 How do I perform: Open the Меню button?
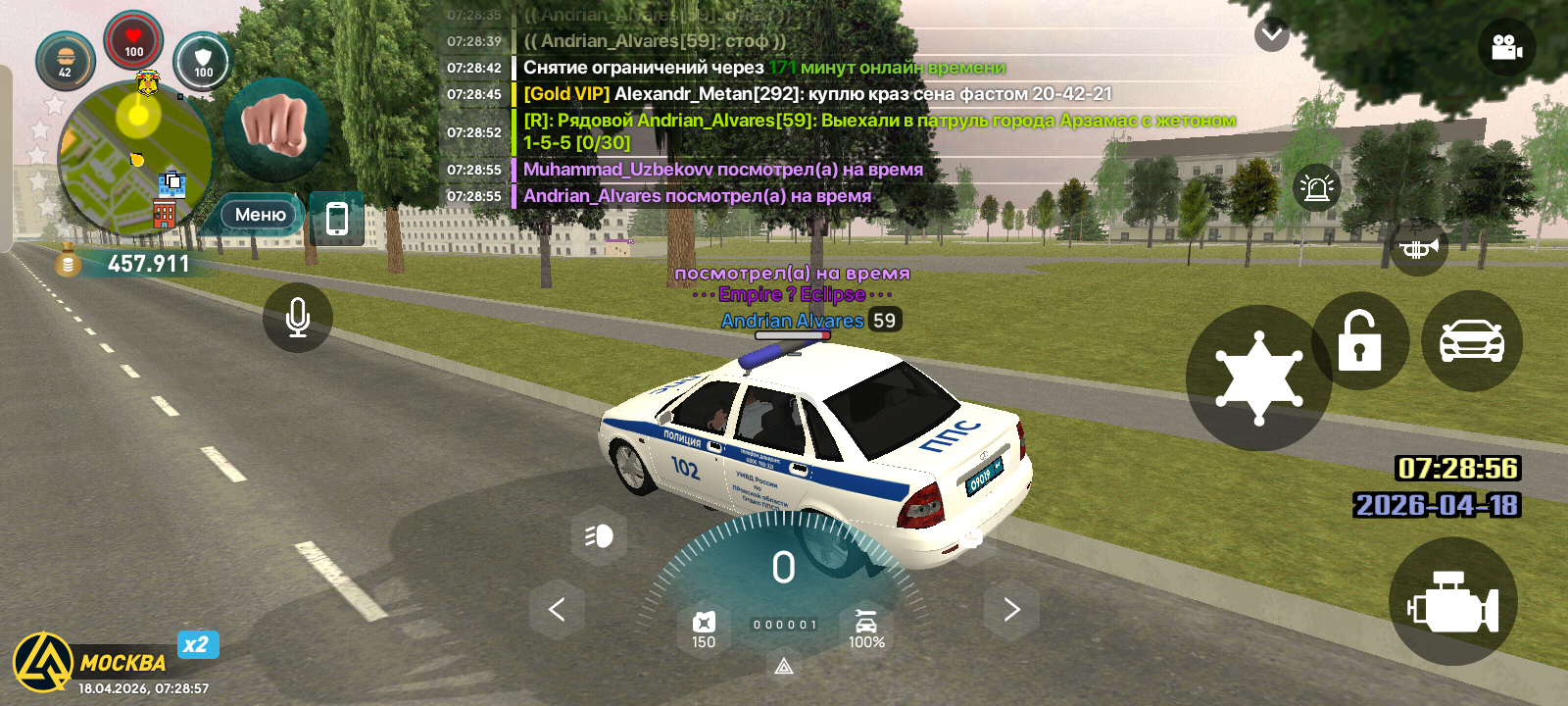click(x=260, y=215)
